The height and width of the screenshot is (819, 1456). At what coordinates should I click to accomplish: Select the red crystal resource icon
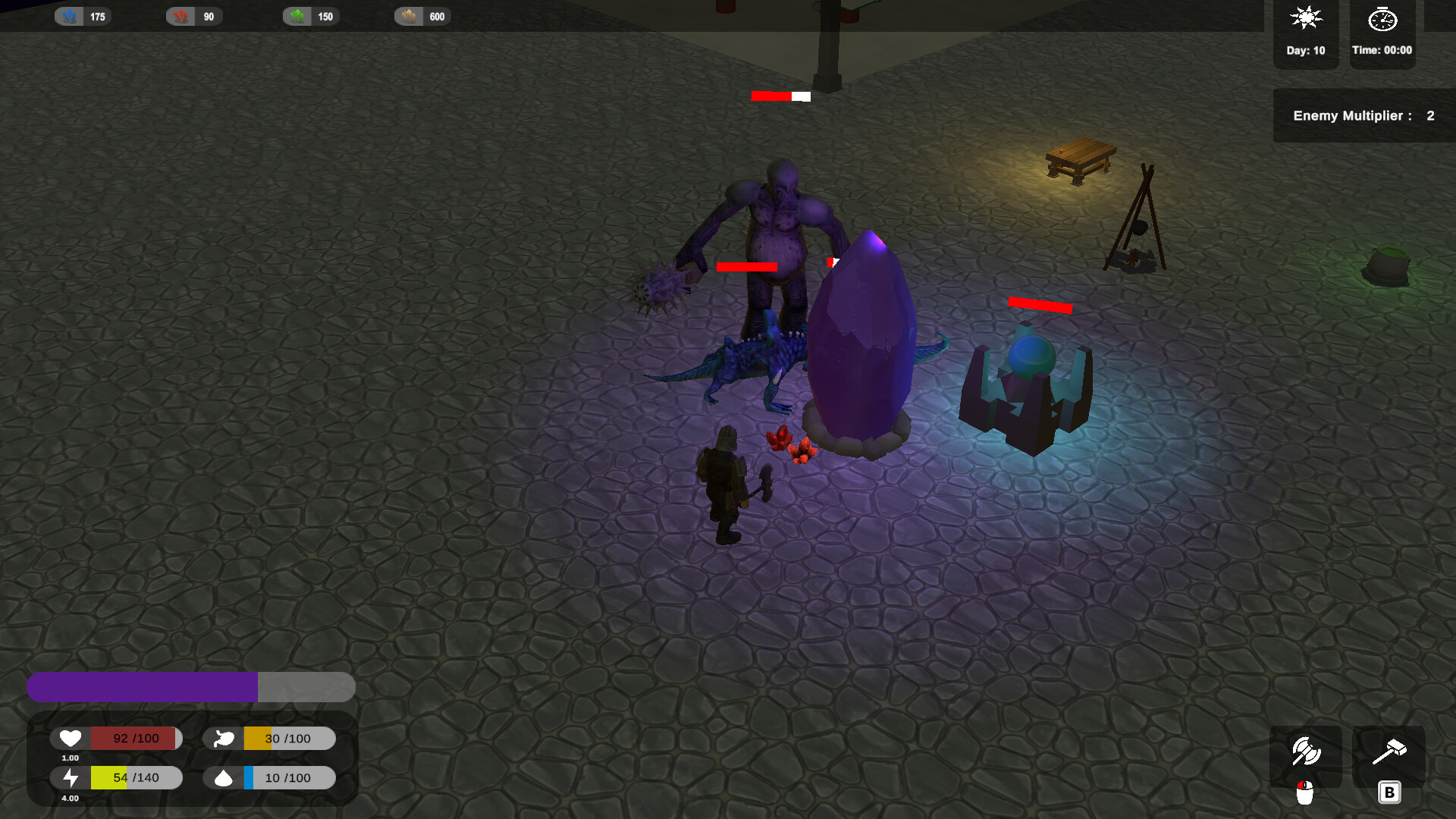[182, 15]
